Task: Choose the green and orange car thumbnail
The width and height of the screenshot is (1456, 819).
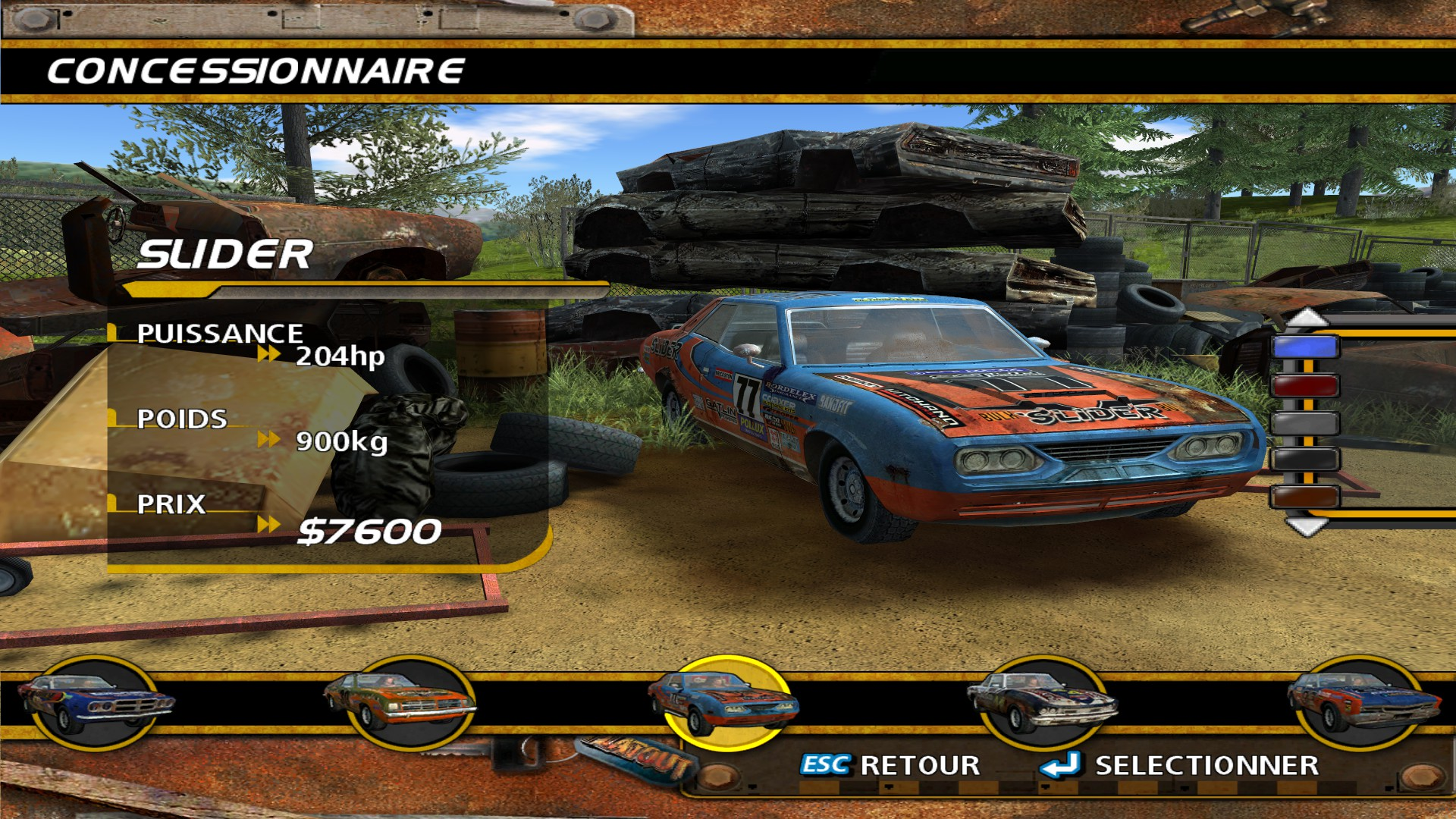Action: (x=400, y=703)
